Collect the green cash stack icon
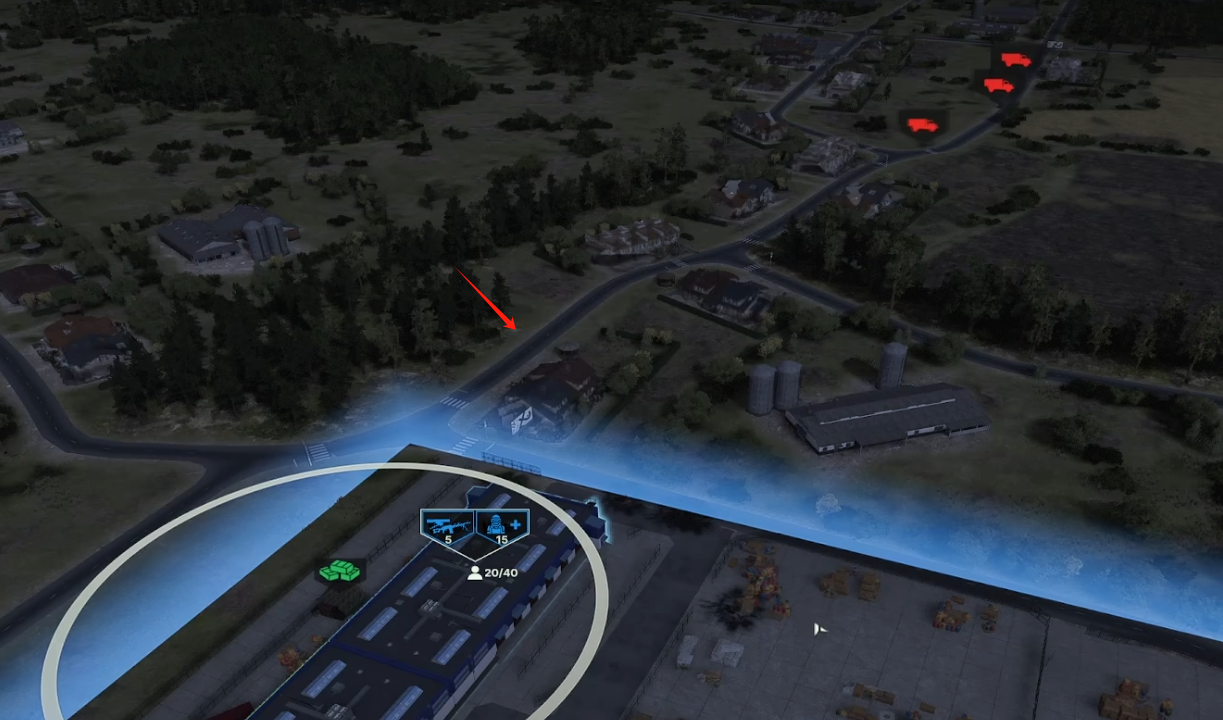 click(x=340, y=572)
